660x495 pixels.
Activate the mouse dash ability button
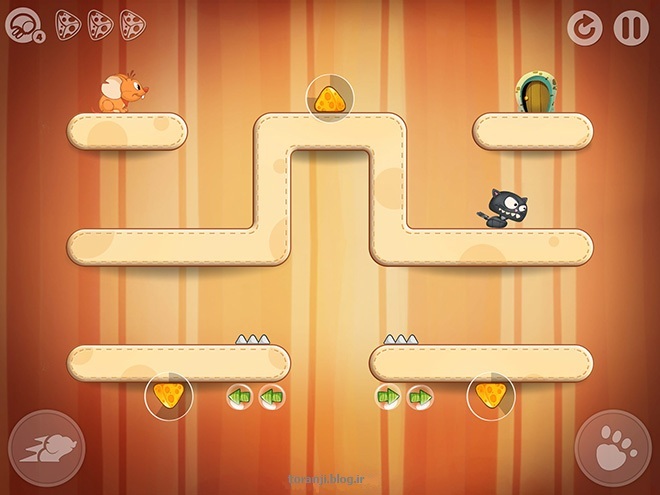[x=46, y=449]
